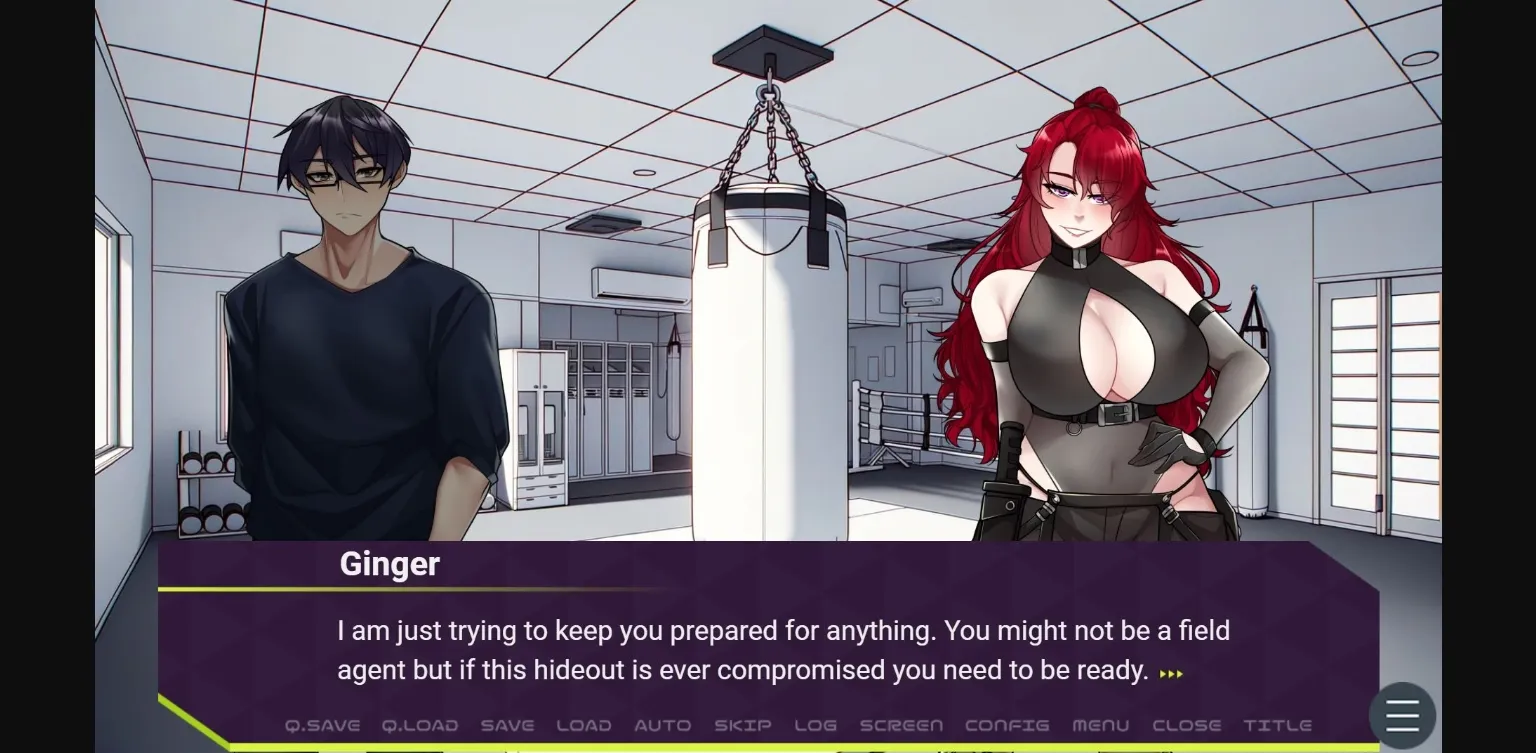Click the black letterbox area to advance

click(x=45, y=376)
